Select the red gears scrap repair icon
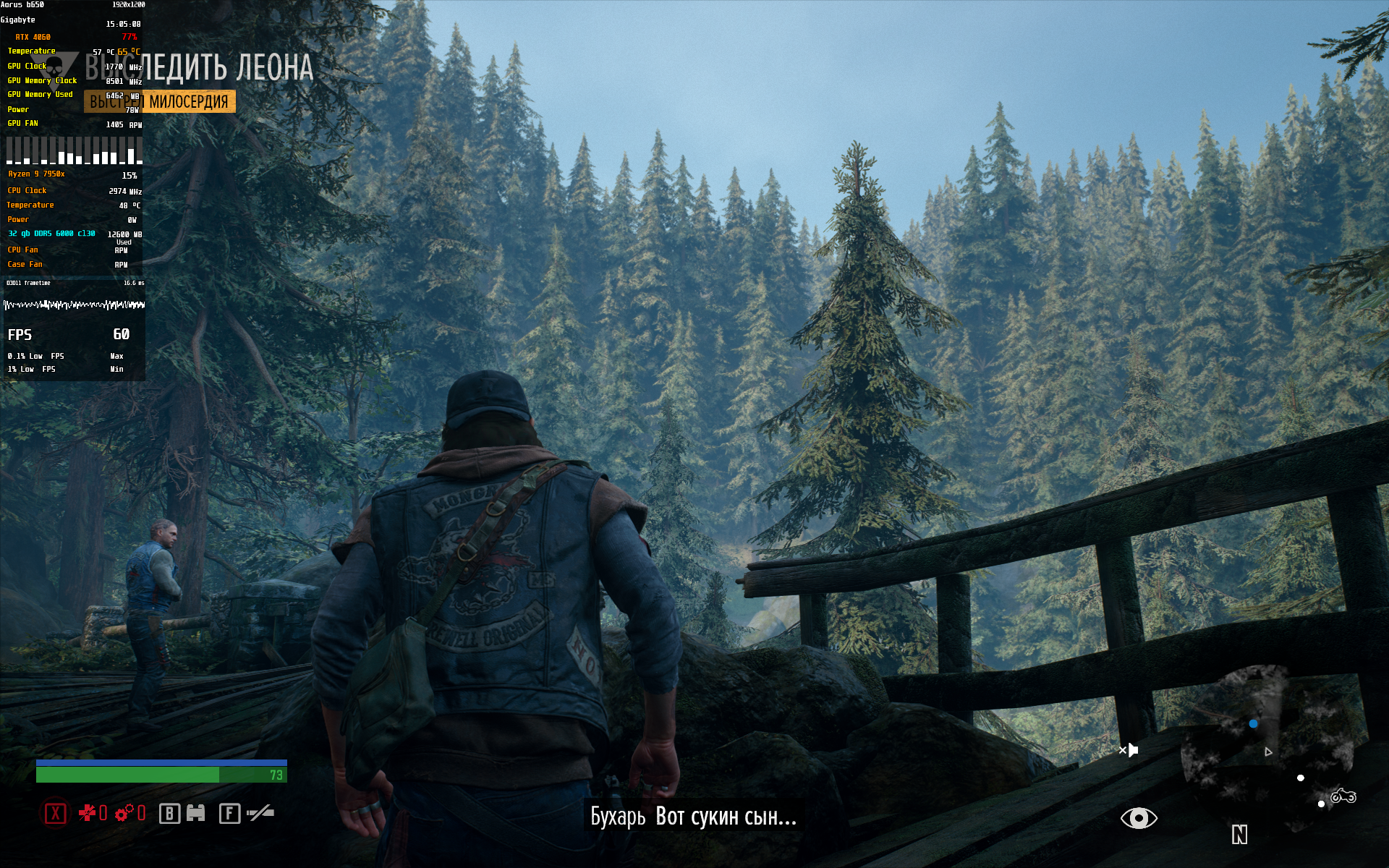 tap(124, 814)
